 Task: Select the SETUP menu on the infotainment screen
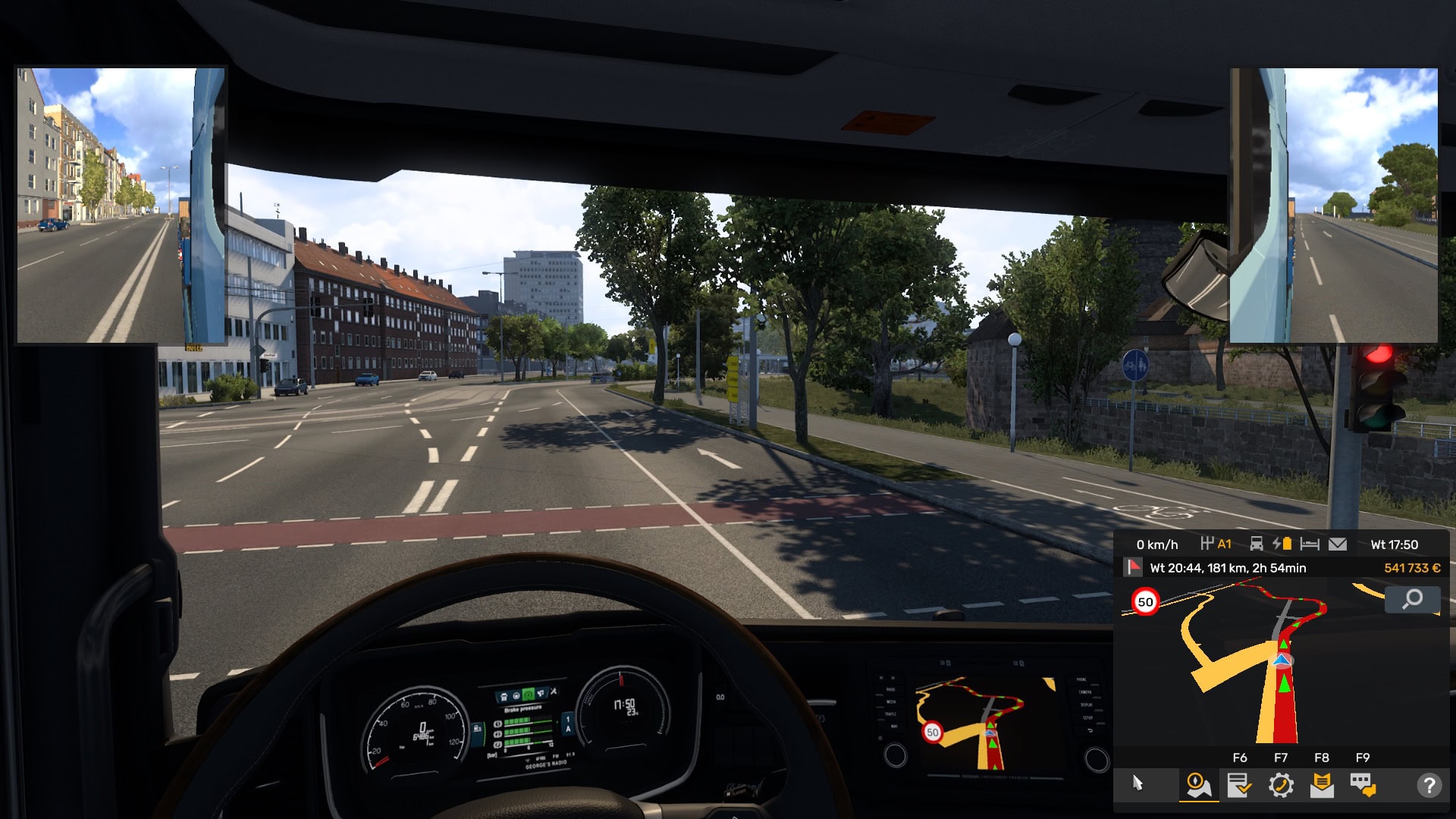[1087, 718]
